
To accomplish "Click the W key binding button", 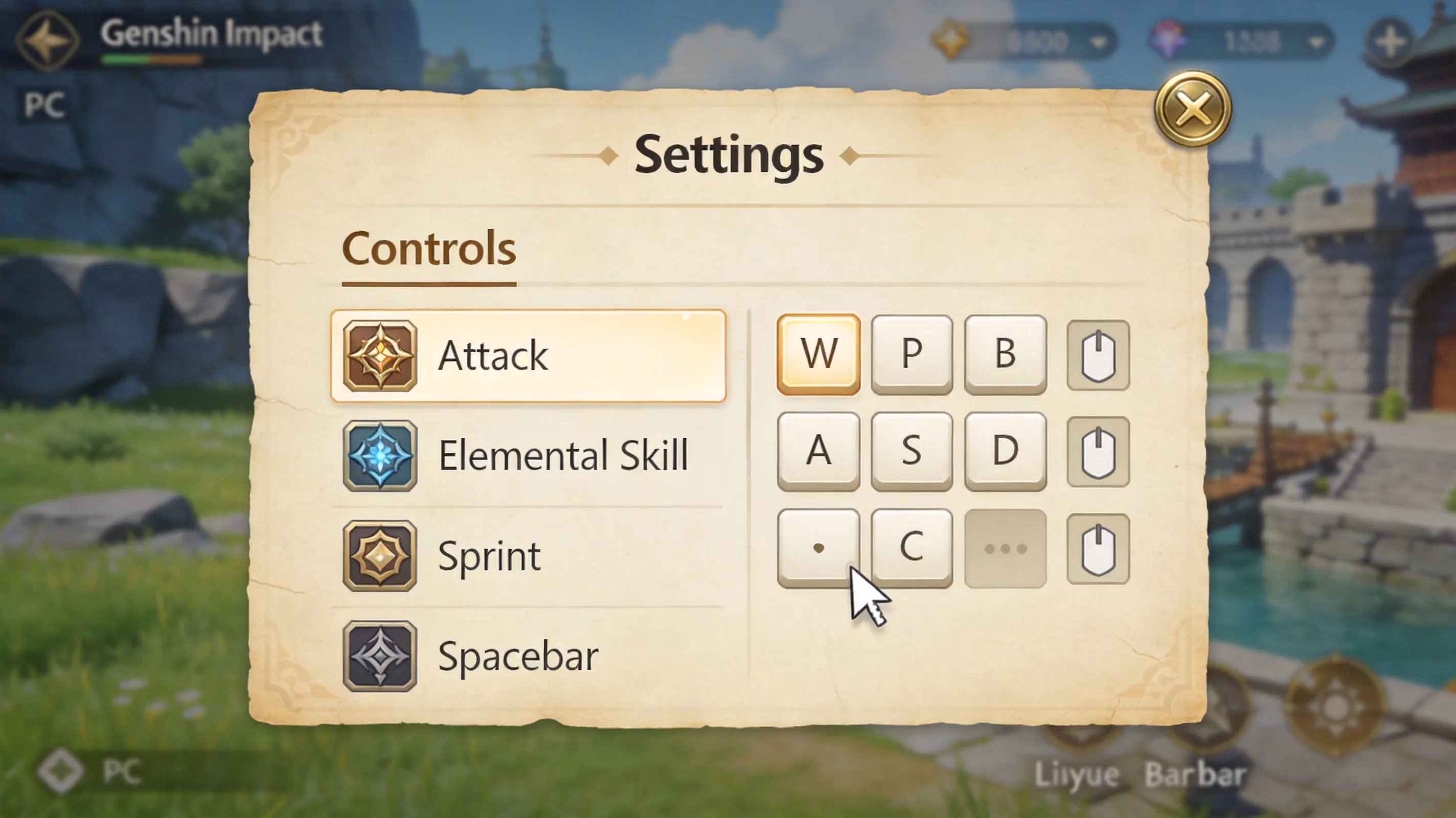I will [x=818, y=353].
